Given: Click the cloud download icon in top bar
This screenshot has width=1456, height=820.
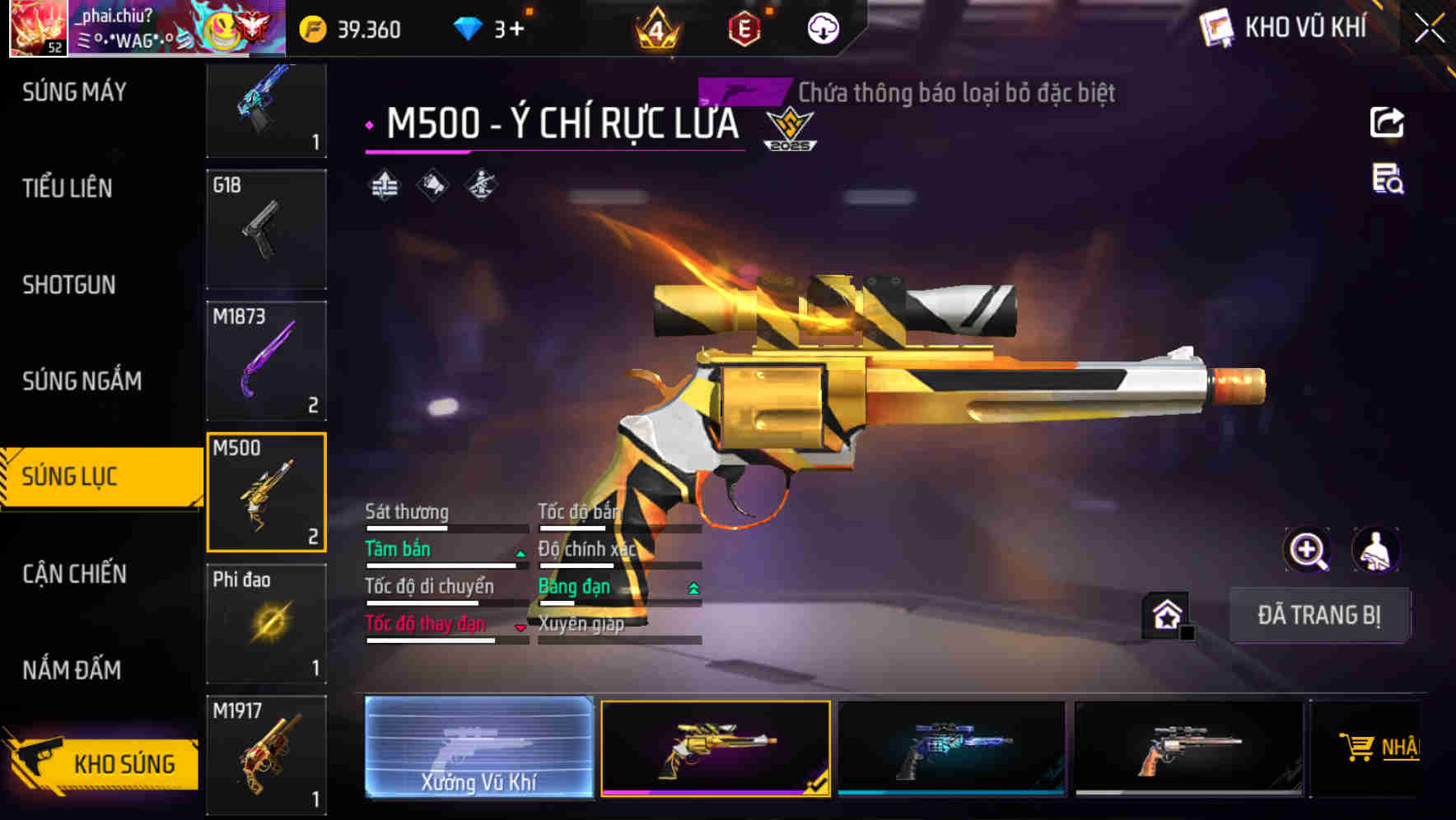Looking at the screenshot, I should (822, 27).
